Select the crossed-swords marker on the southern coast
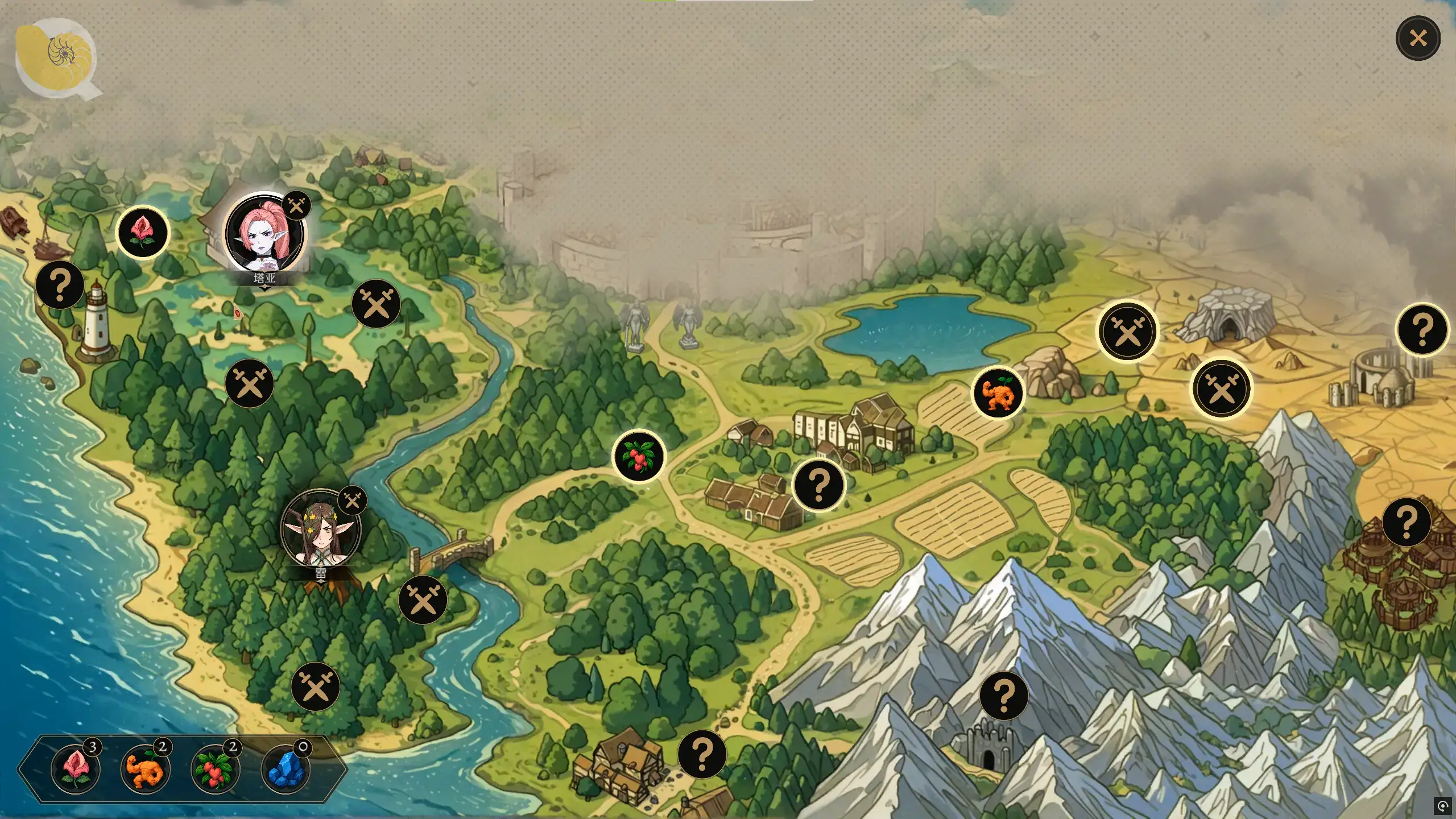 click(315, 687)
